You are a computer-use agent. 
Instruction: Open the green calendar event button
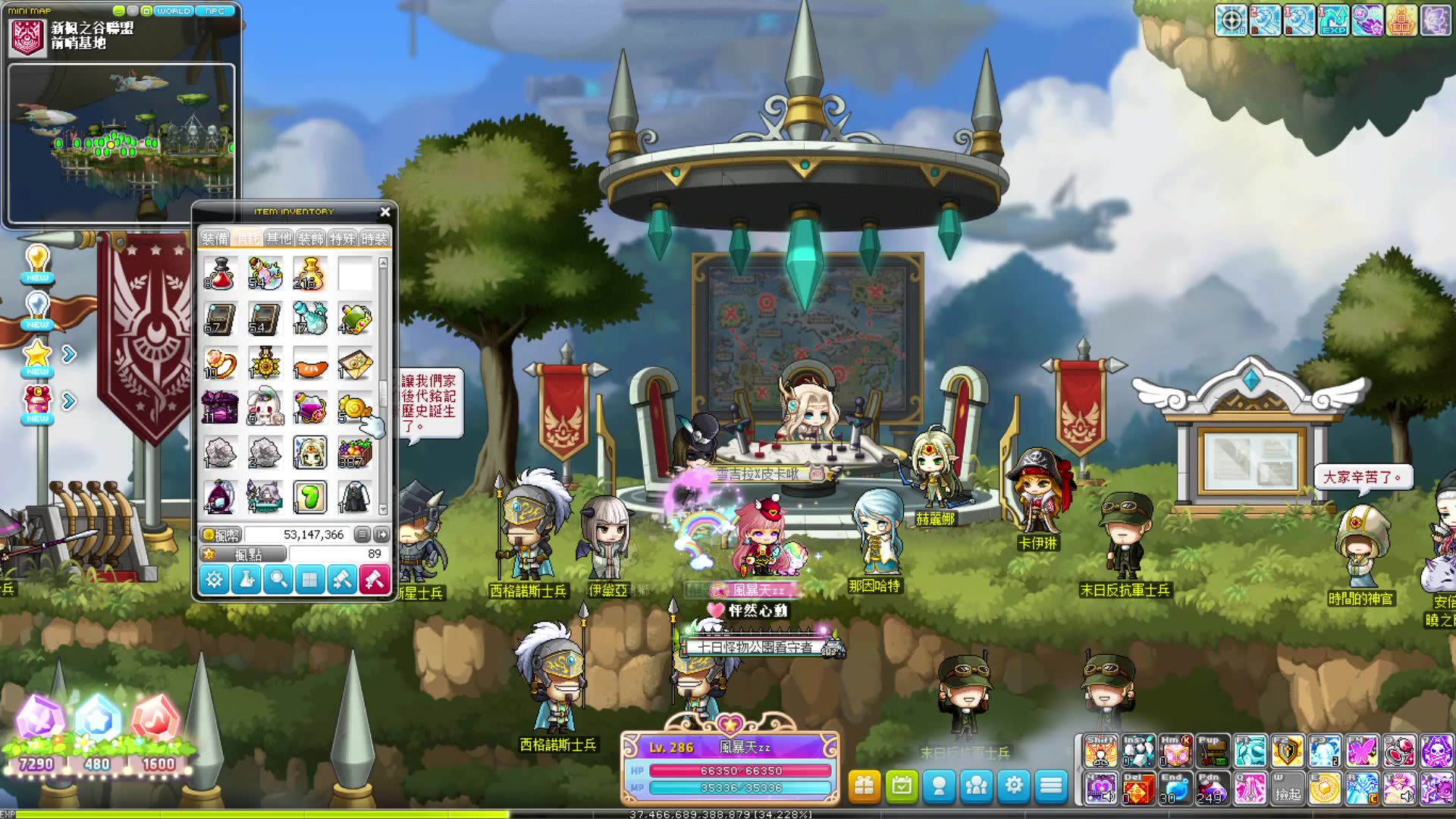902,786
